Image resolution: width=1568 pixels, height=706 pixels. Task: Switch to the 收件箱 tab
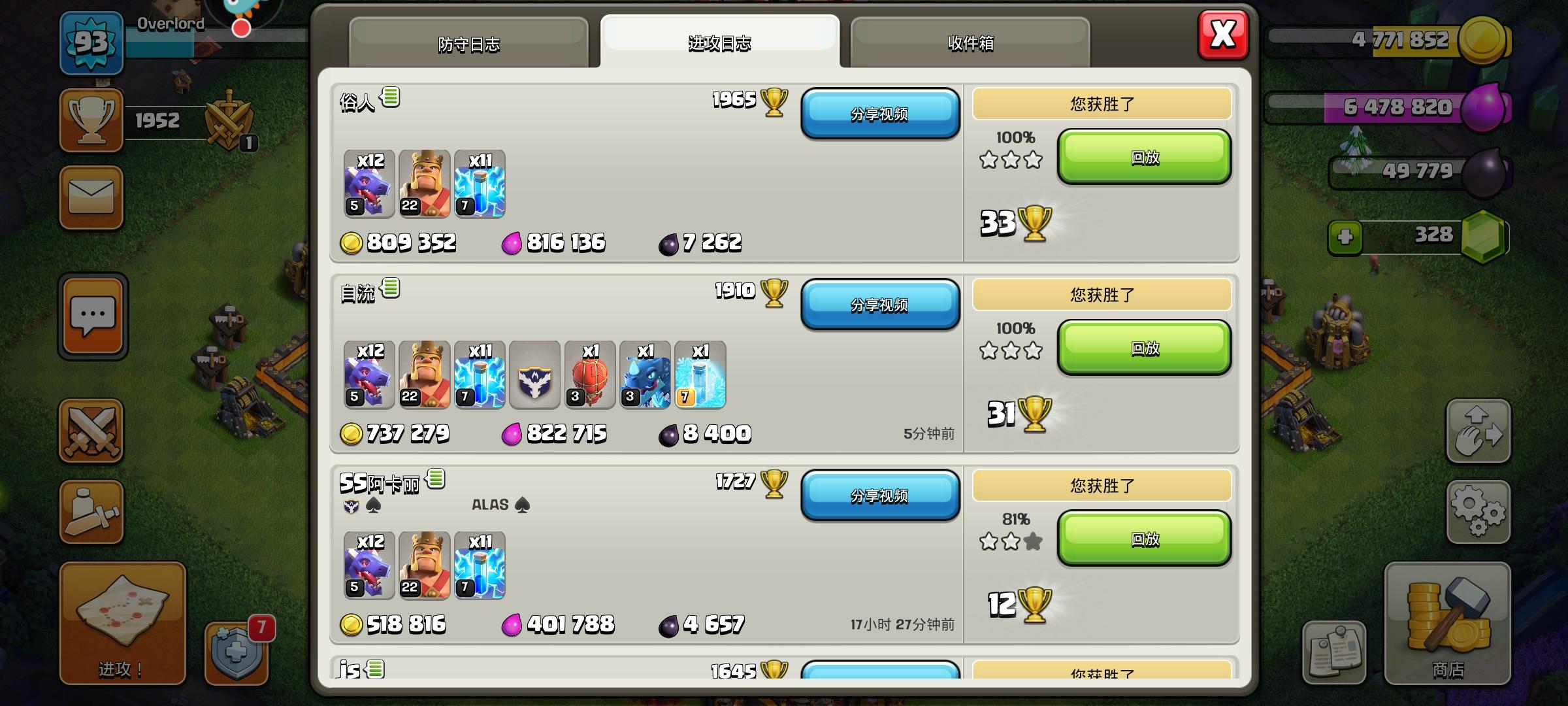[972, 44]
